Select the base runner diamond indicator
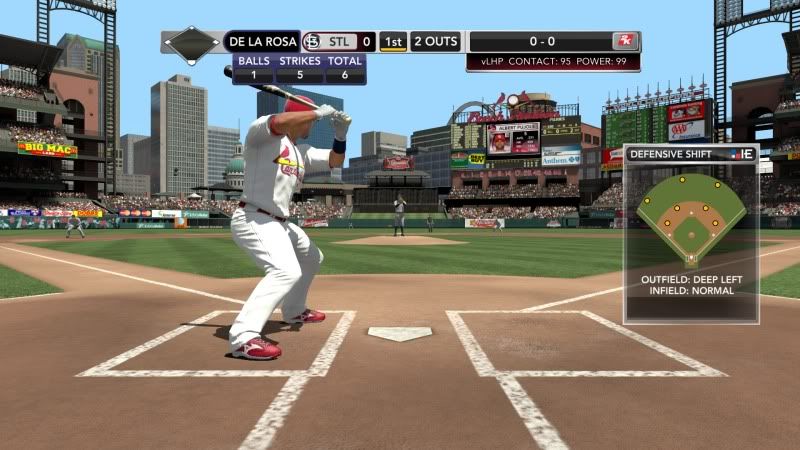Screen dimensions: 800x450 [192, 43]
